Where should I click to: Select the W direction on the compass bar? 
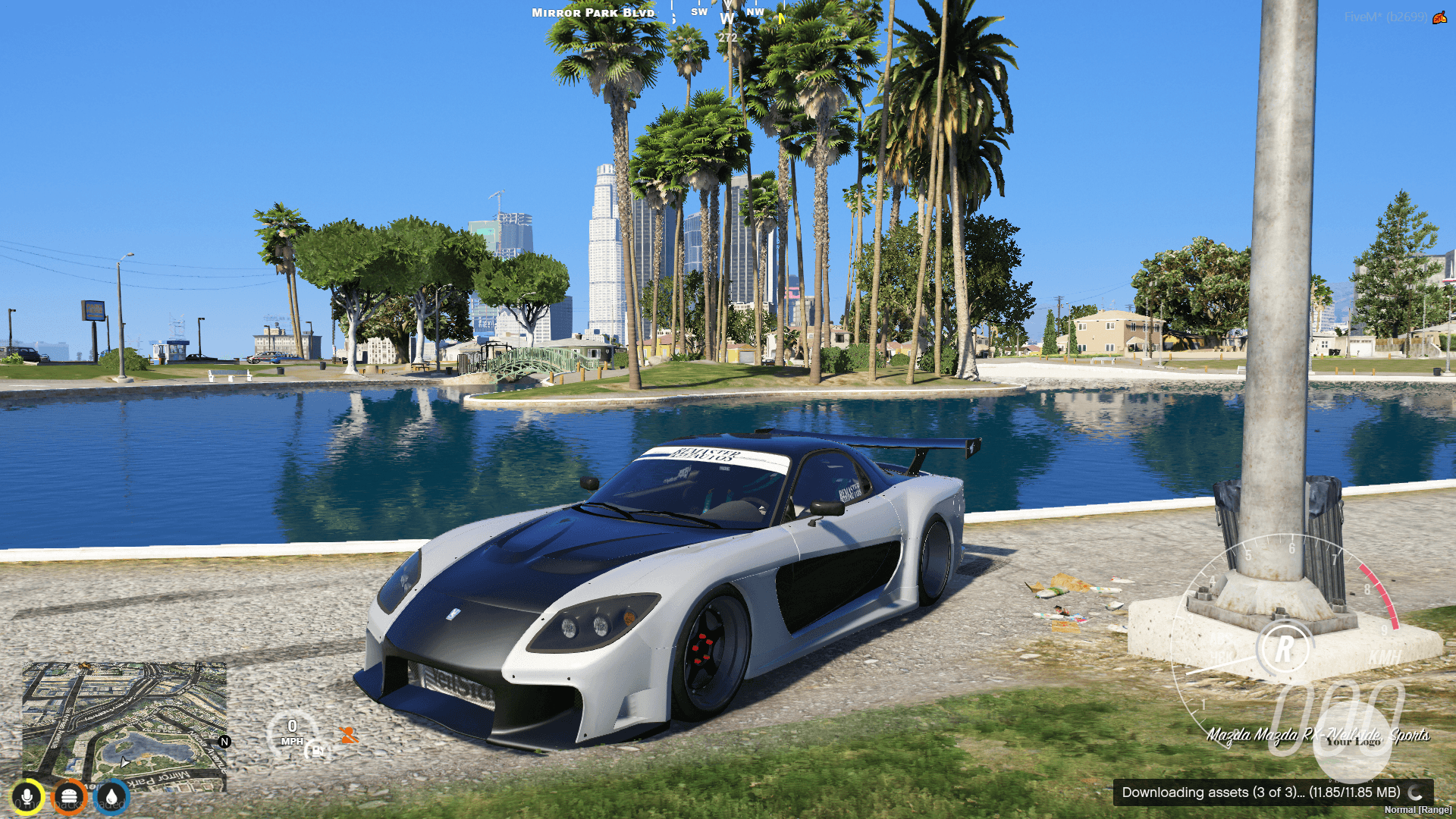727,19
